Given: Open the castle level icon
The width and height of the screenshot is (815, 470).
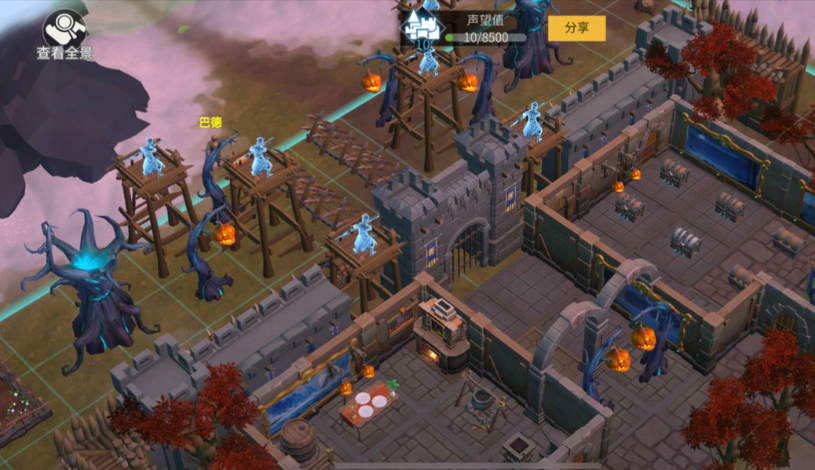Looking at the screenshot, I should click(x=421, y=29).
